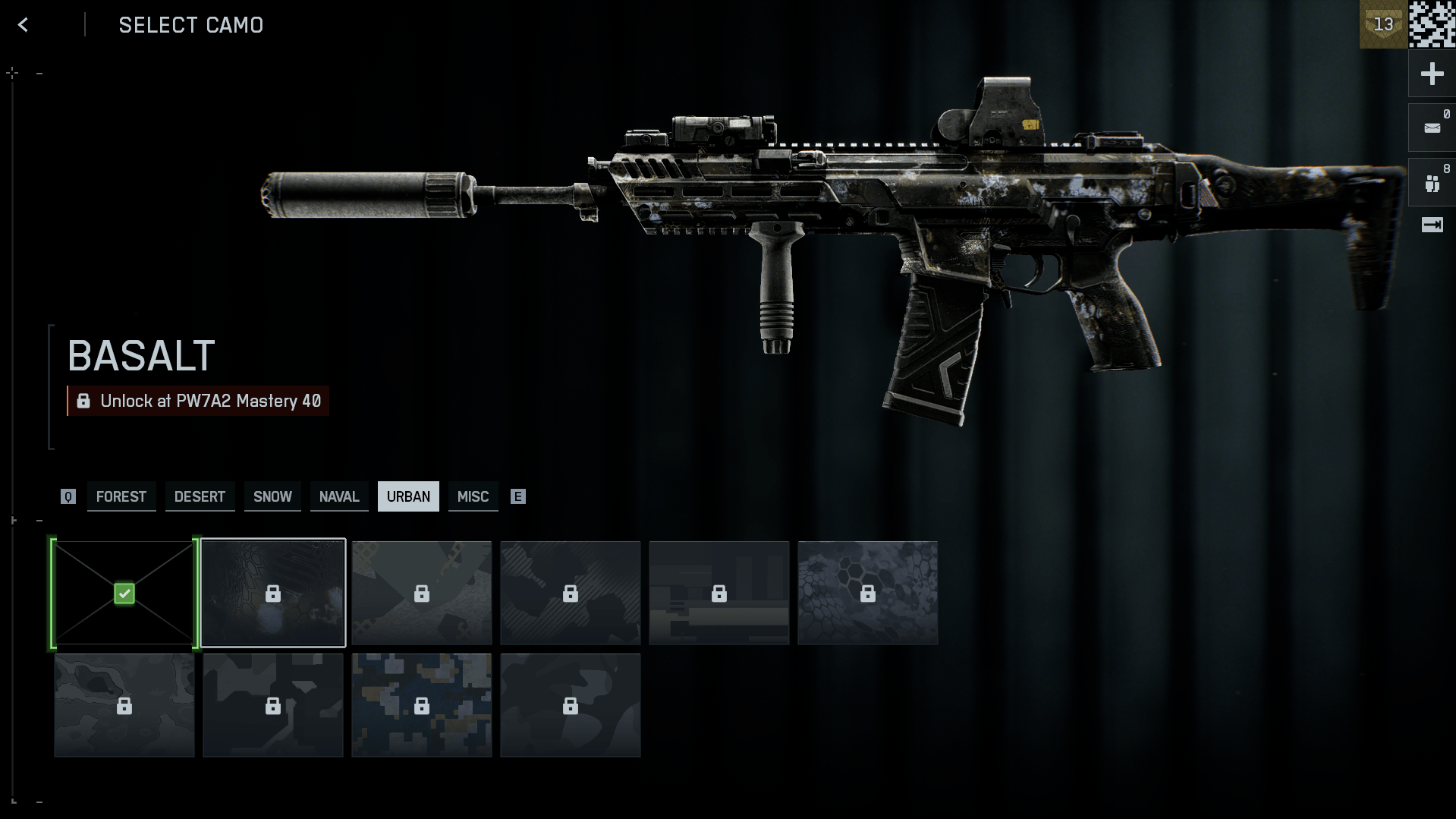Select the highlighted Basalt camo tile

(273, 593)
